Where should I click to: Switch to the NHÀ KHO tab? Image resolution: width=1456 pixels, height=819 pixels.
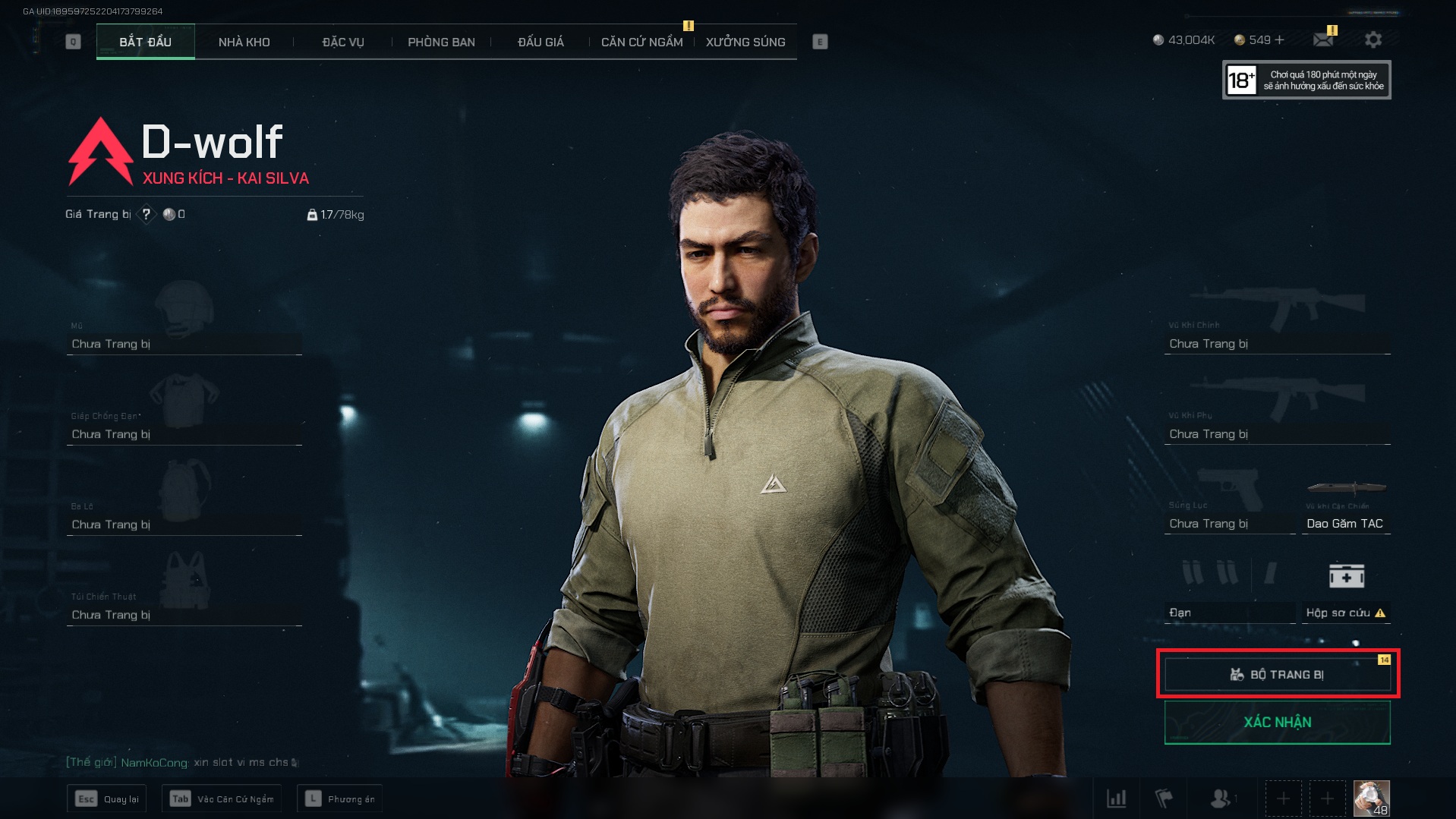point(244,42)
